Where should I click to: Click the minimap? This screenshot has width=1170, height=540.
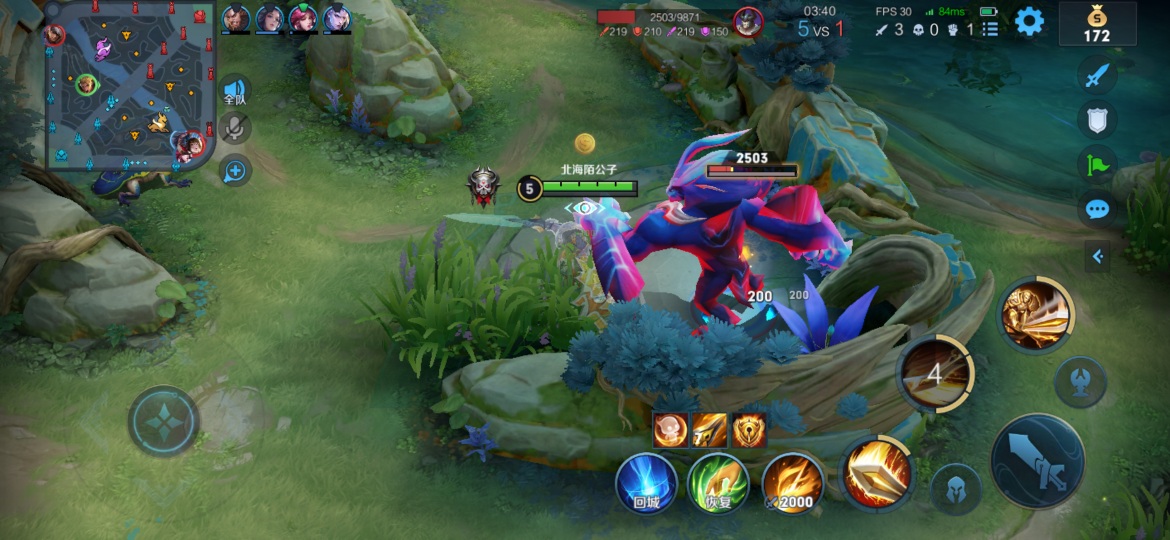(130, 86)
